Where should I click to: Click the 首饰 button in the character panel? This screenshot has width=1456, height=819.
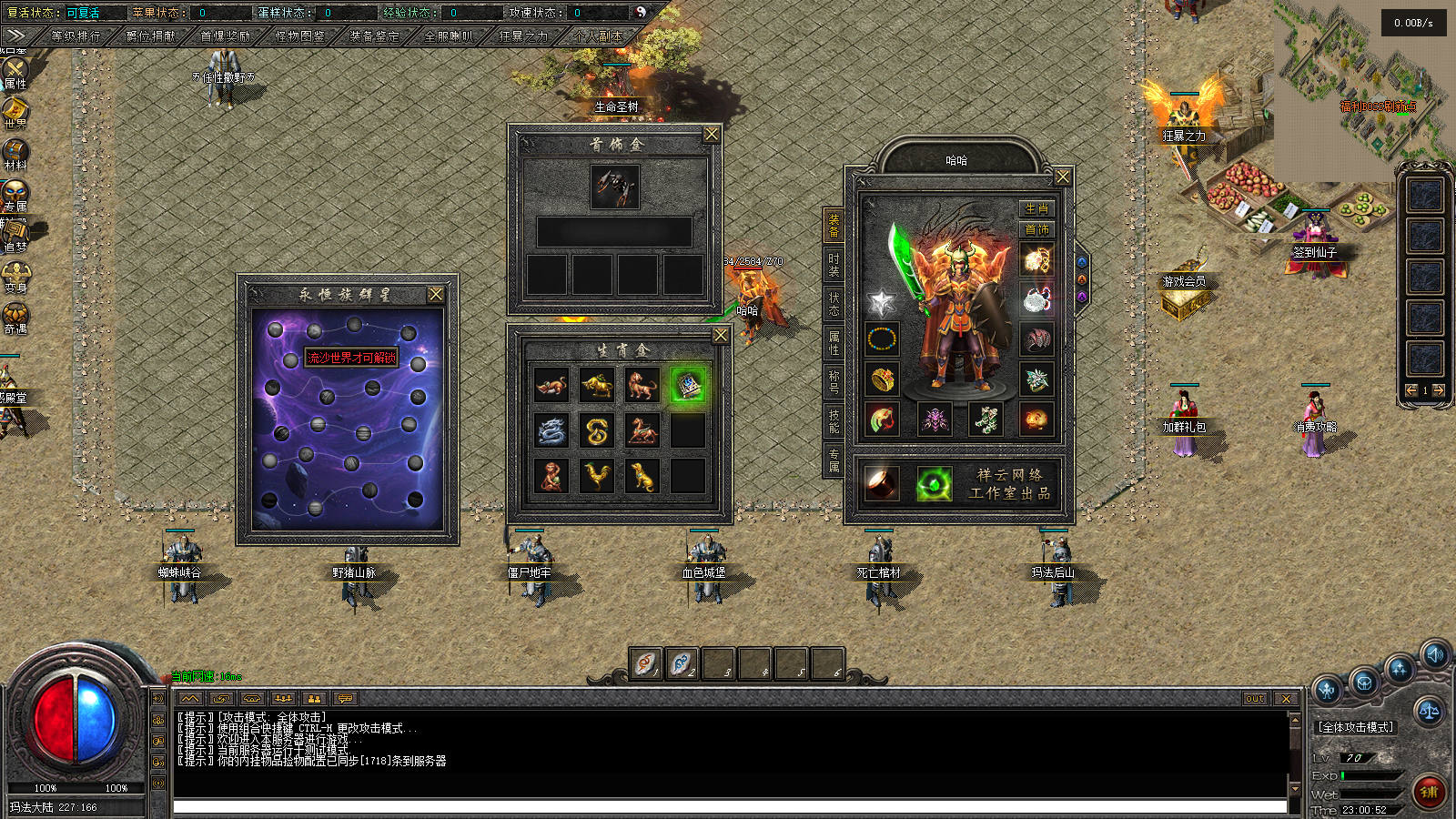point(1036,229)
